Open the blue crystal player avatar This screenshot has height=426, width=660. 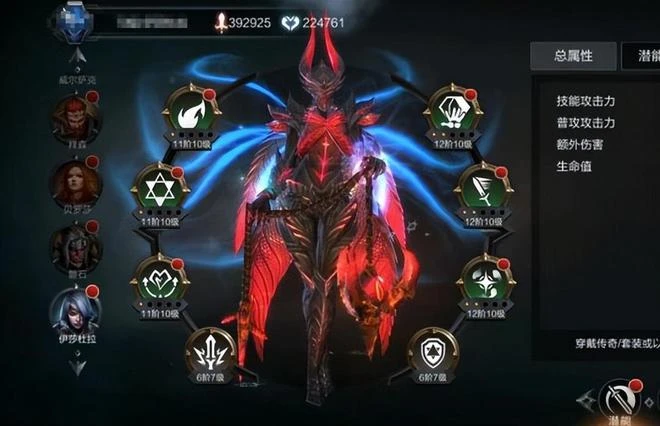tap(74, 23)
